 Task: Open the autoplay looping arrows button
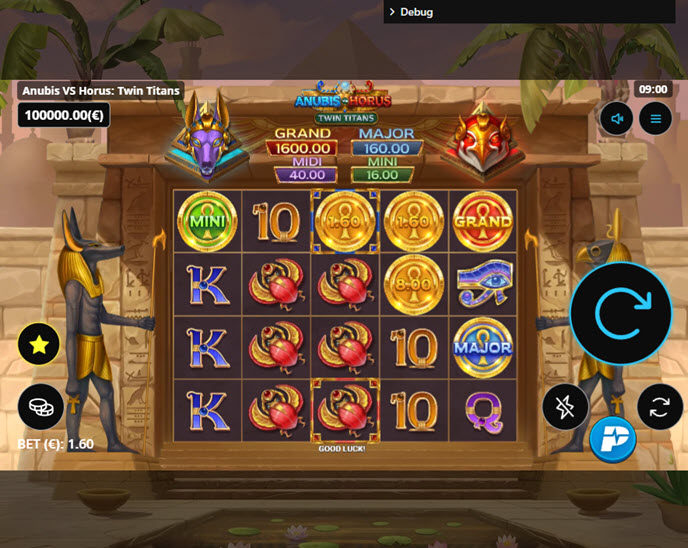660,407
